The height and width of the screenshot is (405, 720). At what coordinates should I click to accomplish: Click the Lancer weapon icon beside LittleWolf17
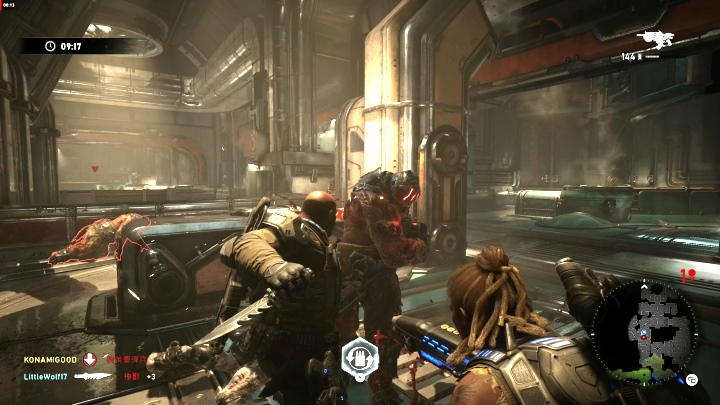coord(92,376)
